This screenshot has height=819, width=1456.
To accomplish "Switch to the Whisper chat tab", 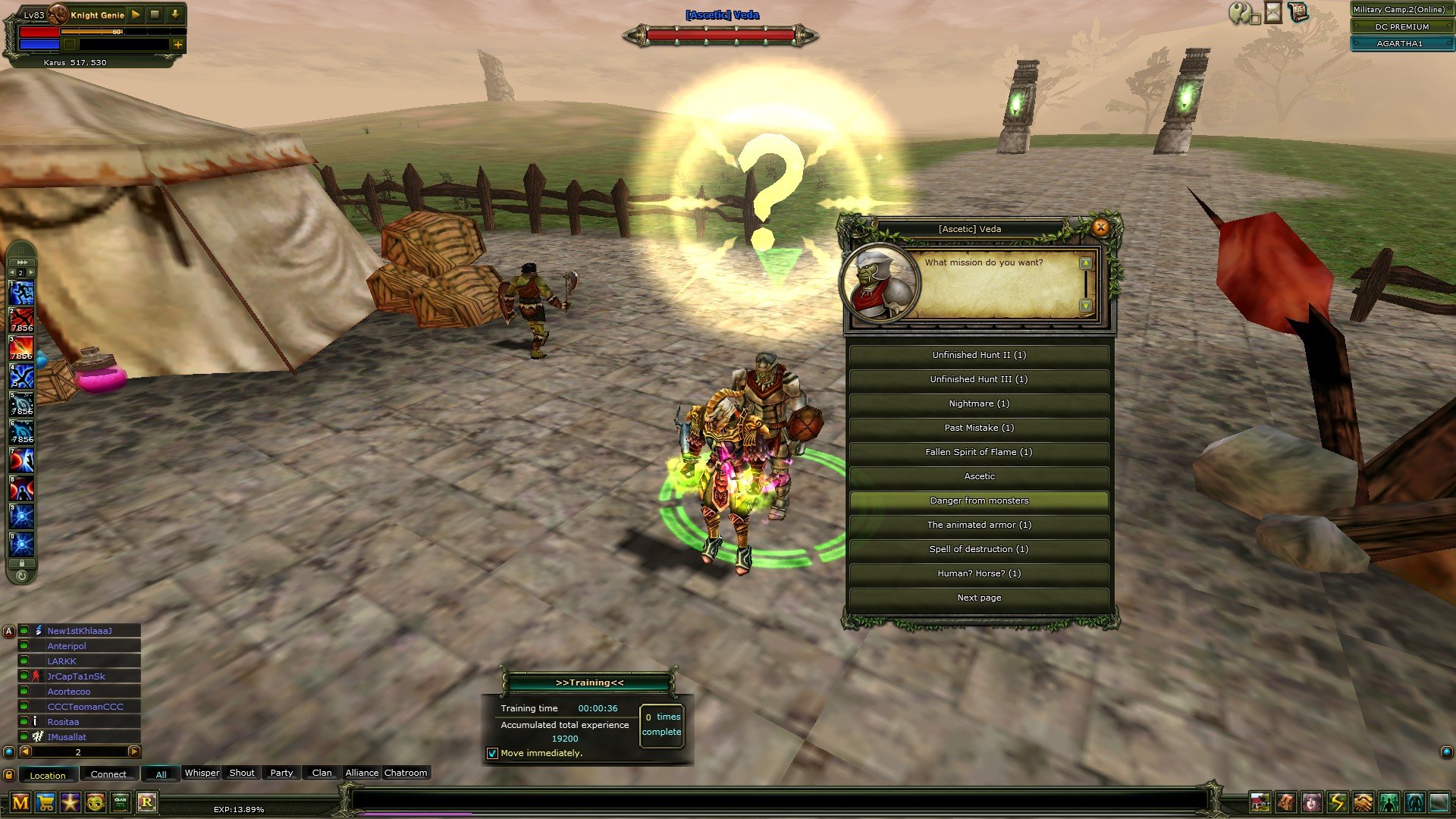I will pos(202,772).
